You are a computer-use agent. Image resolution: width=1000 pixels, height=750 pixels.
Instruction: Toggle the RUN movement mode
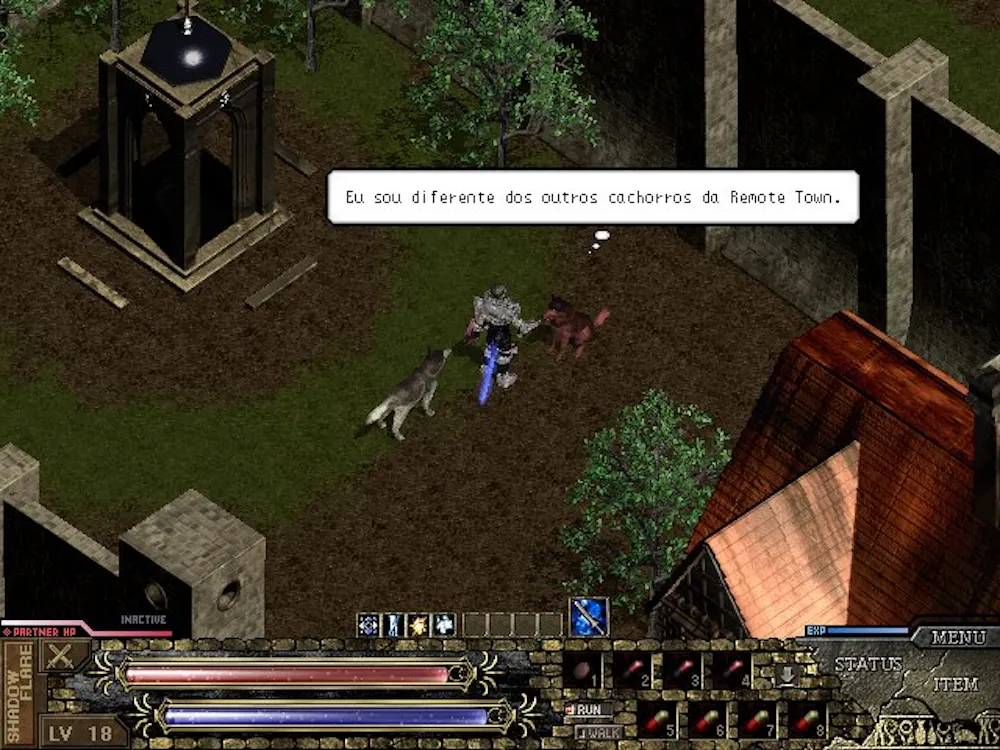pyautogui.click(x=589, y=709)
